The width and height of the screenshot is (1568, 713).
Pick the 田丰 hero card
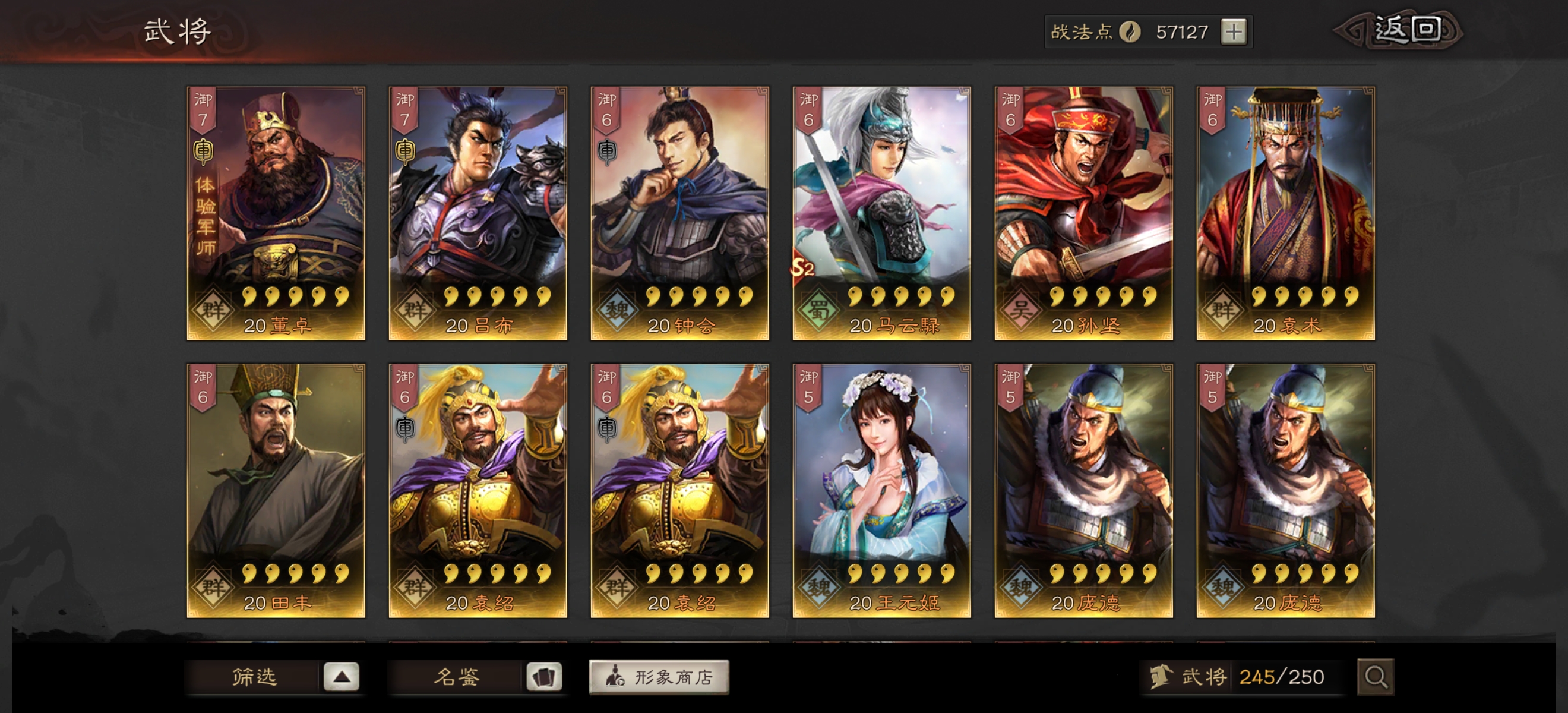276,490
